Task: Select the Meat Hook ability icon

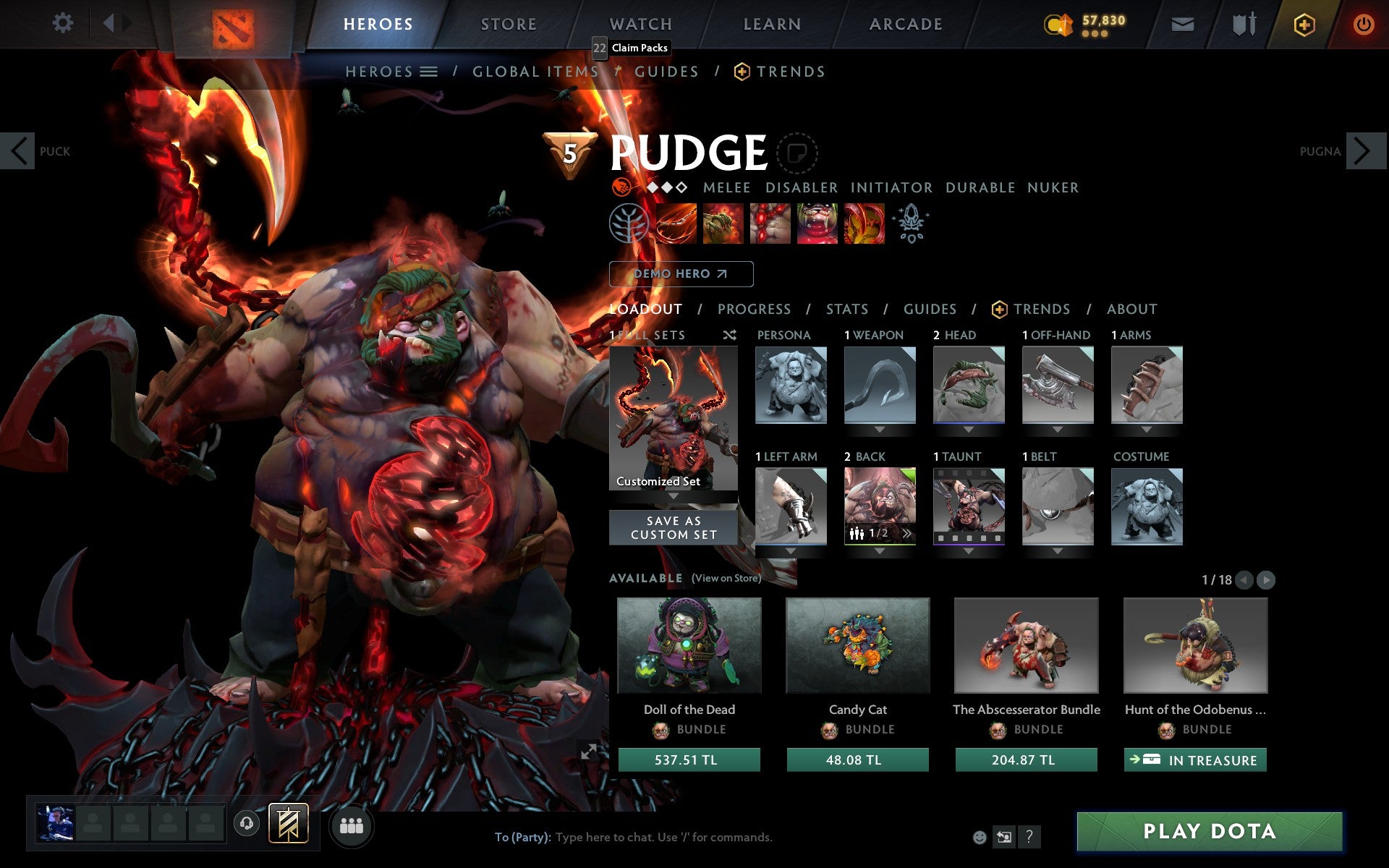Action: pyautogui.click(x=676, y=222)
